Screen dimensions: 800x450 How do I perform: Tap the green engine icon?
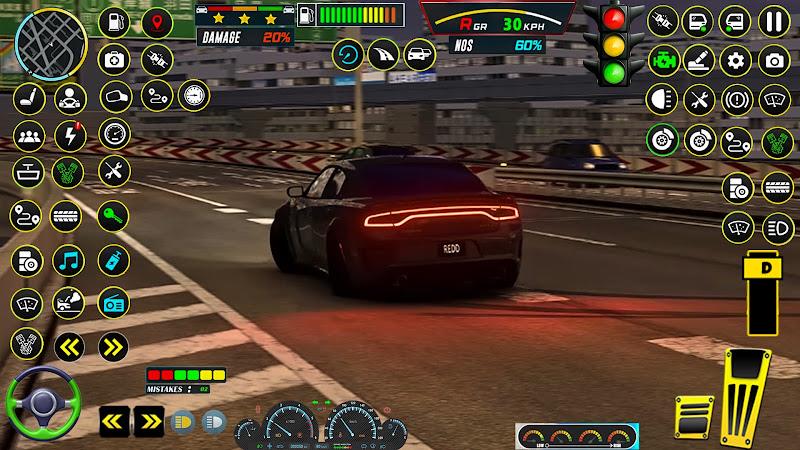[660, 58]
